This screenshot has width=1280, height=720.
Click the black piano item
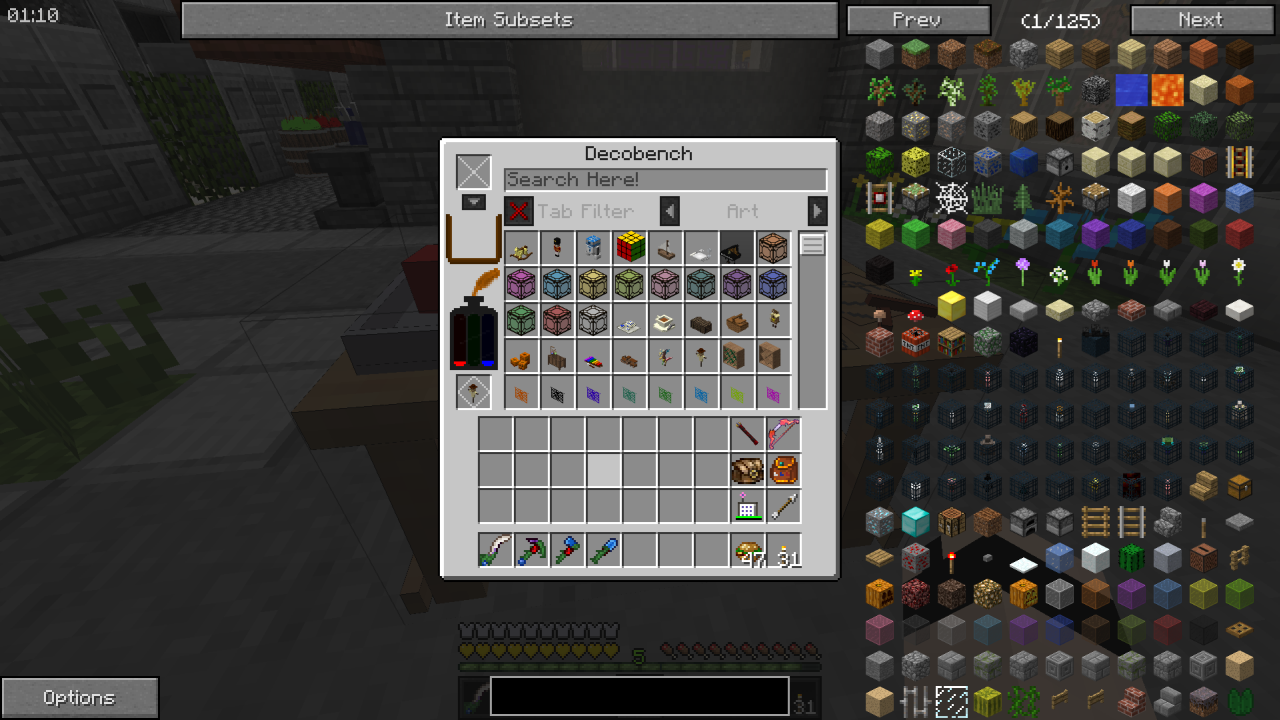(738, 248)
